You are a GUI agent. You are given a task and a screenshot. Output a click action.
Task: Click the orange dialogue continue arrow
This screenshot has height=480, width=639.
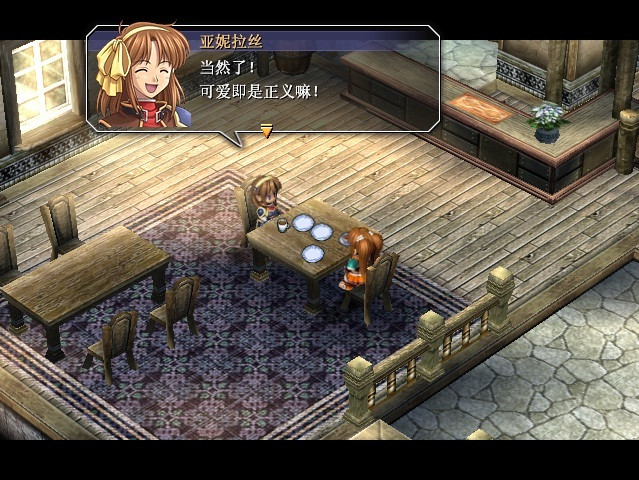pyautogui.click(x=266, y=130)
